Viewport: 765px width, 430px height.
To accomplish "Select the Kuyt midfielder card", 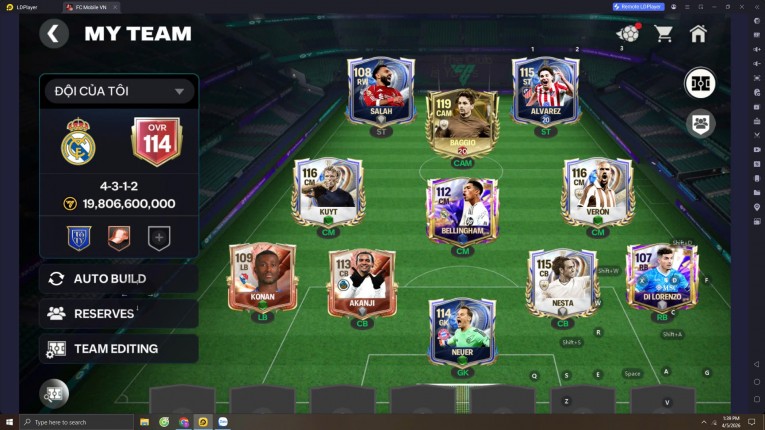I will tap(328, 193).
